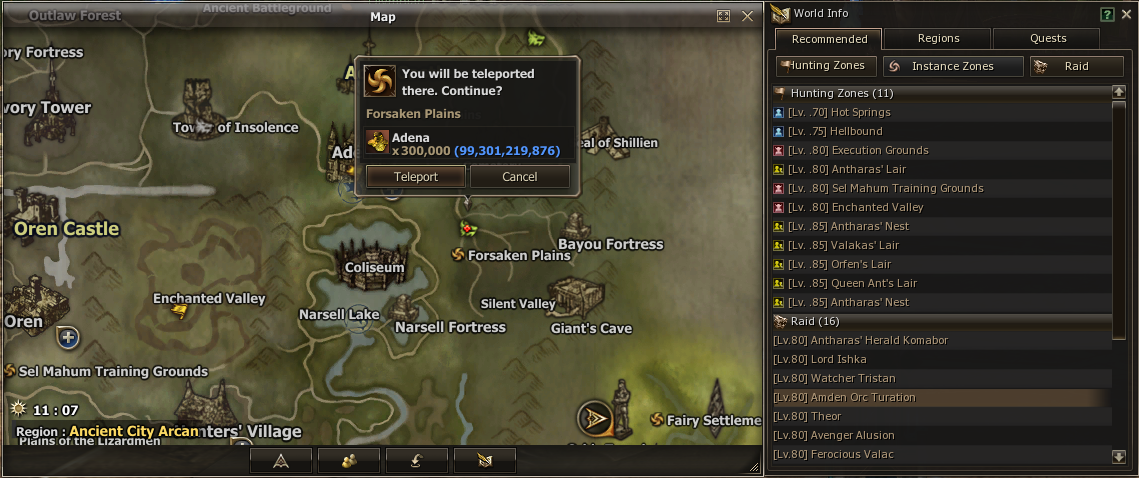Switch to the Quests tab
Image resolution: width=1139 pixels, height=478 pixels.
click(1048, 39)
